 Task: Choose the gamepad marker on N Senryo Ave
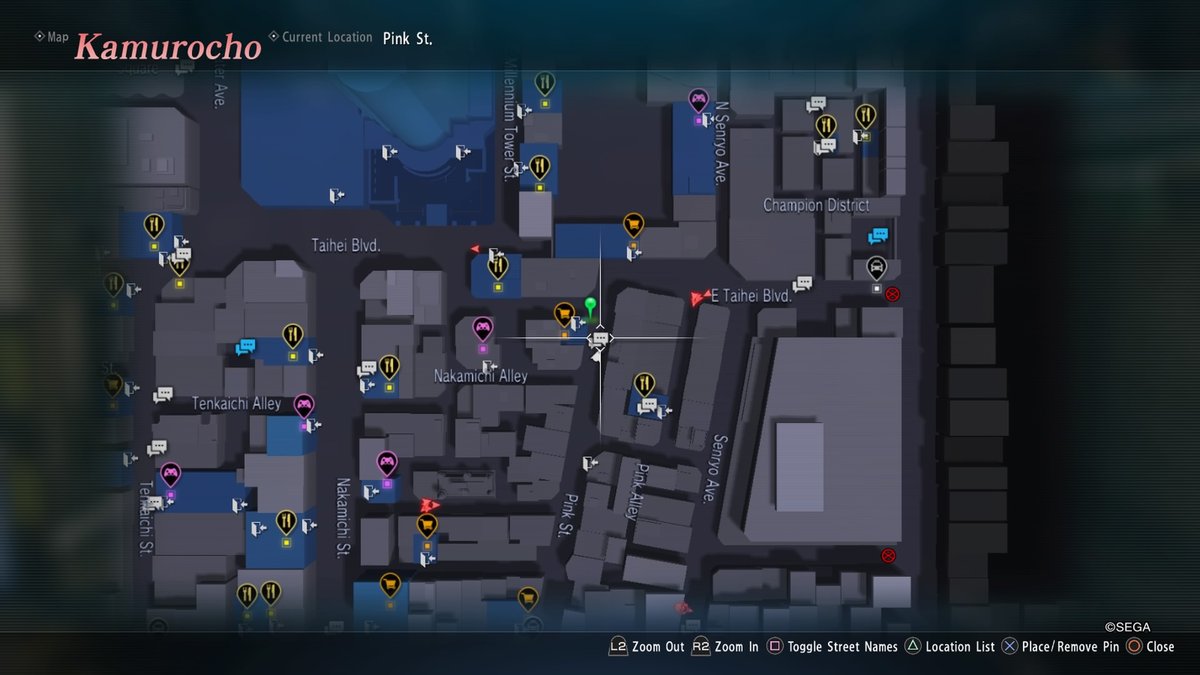pos(698,100)
